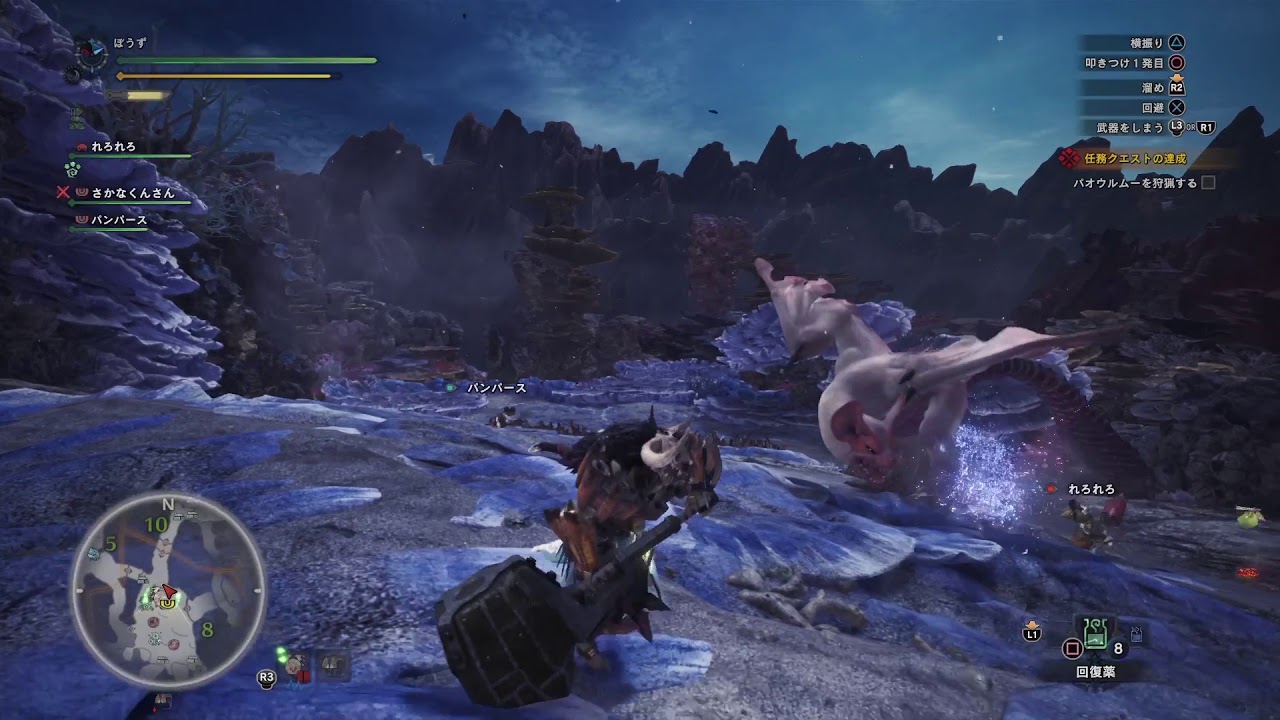
Task: Click the area 5 label on the minimap
Action: (x=111, y=544)
